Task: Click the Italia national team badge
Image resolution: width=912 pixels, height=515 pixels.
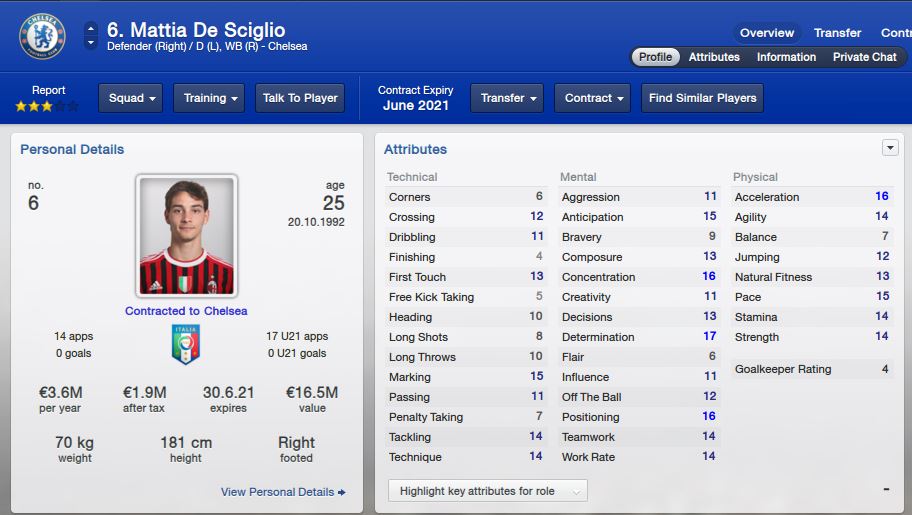Action: pos(186,344)
